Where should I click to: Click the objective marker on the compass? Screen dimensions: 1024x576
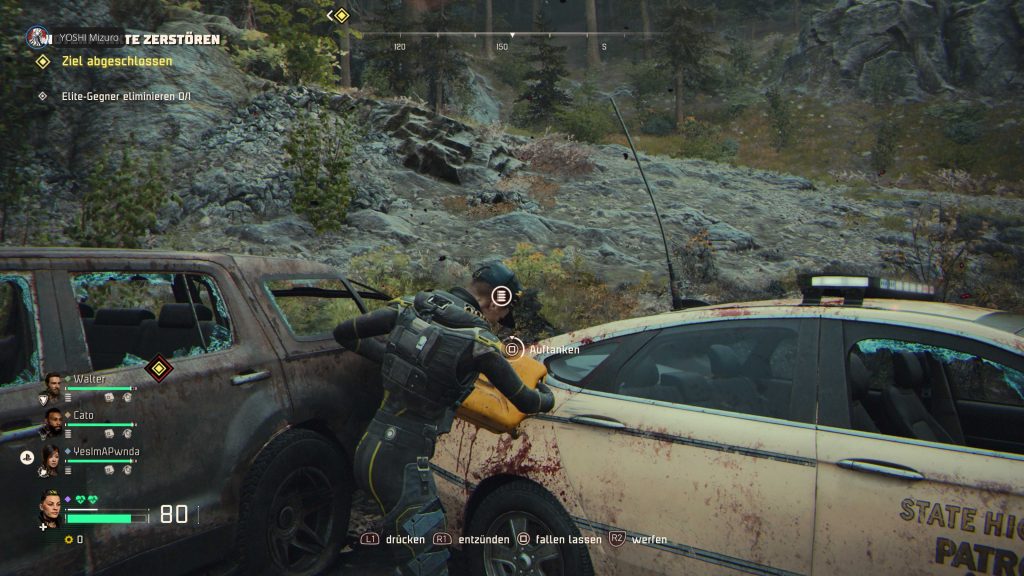341,15
